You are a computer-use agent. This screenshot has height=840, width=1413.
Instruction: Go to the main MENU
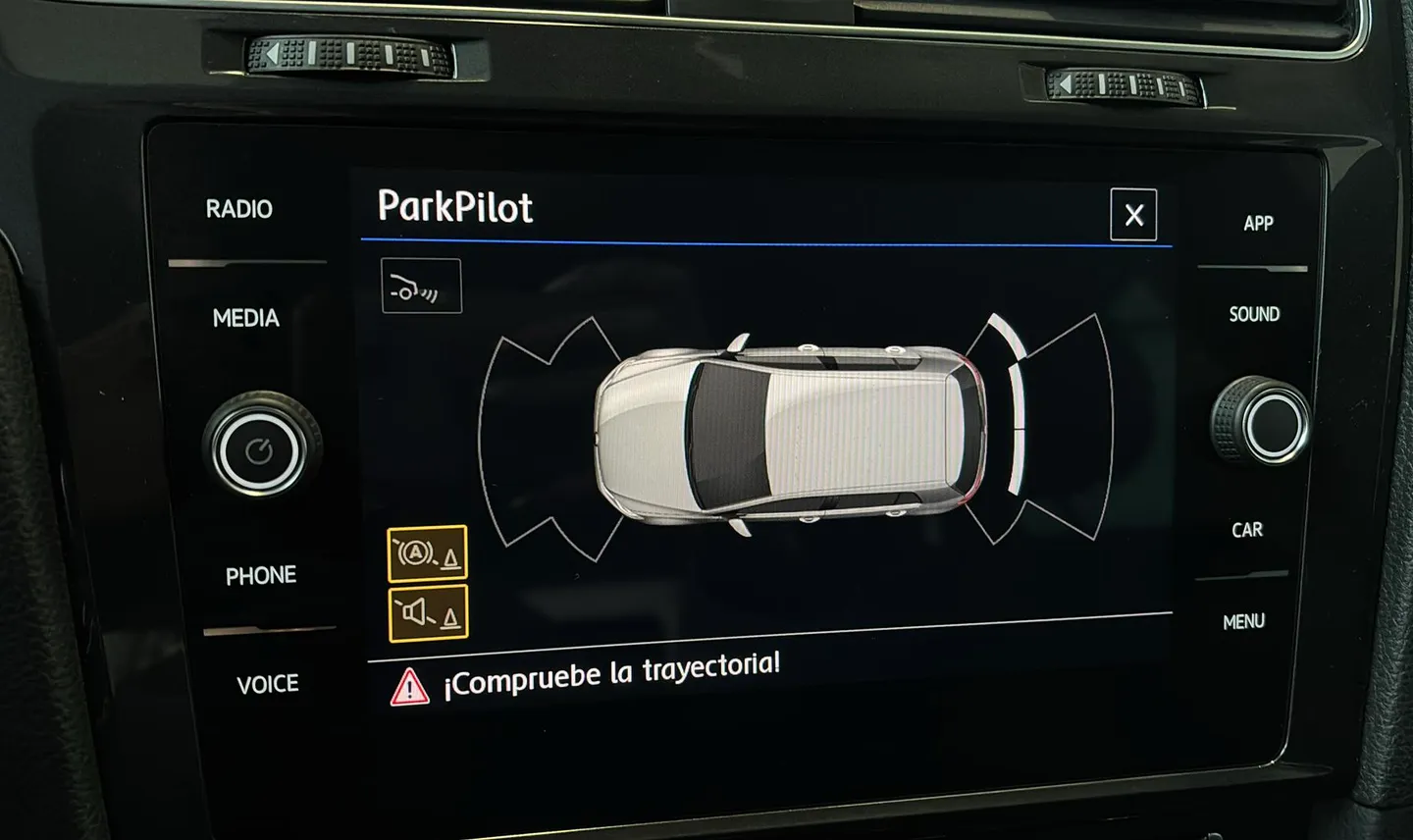tap(1243, 621)
